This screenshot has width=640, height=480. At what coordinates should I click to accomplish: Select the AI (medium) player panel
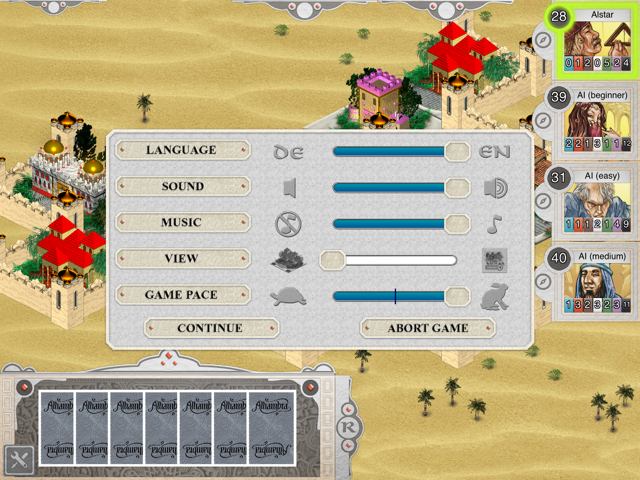[596, 285]
